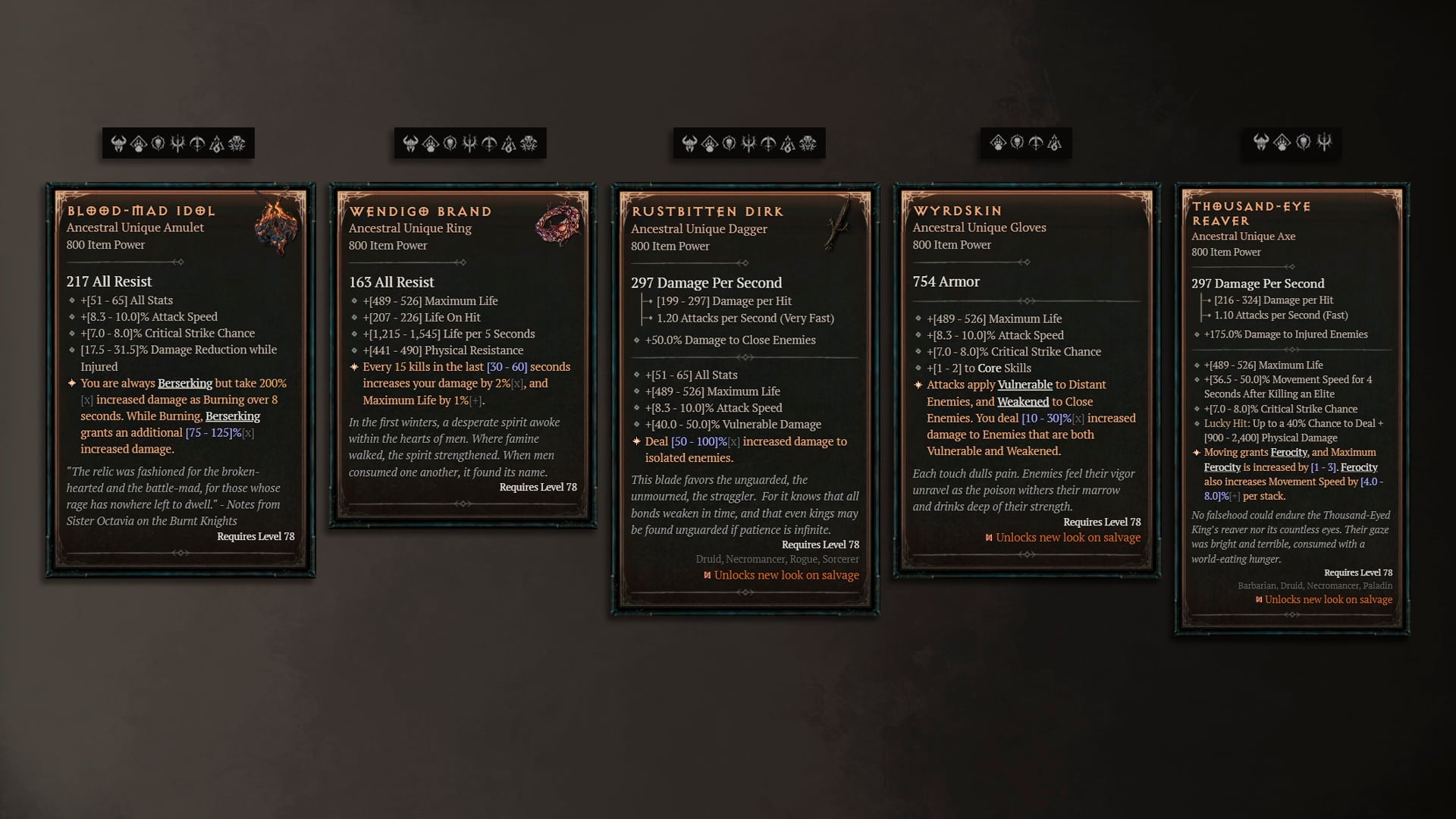This screenshot has width=1456, height=819.
Task: Select the Barbarian class icon above Blood-Mad Idol
Action: coord(120,143)
